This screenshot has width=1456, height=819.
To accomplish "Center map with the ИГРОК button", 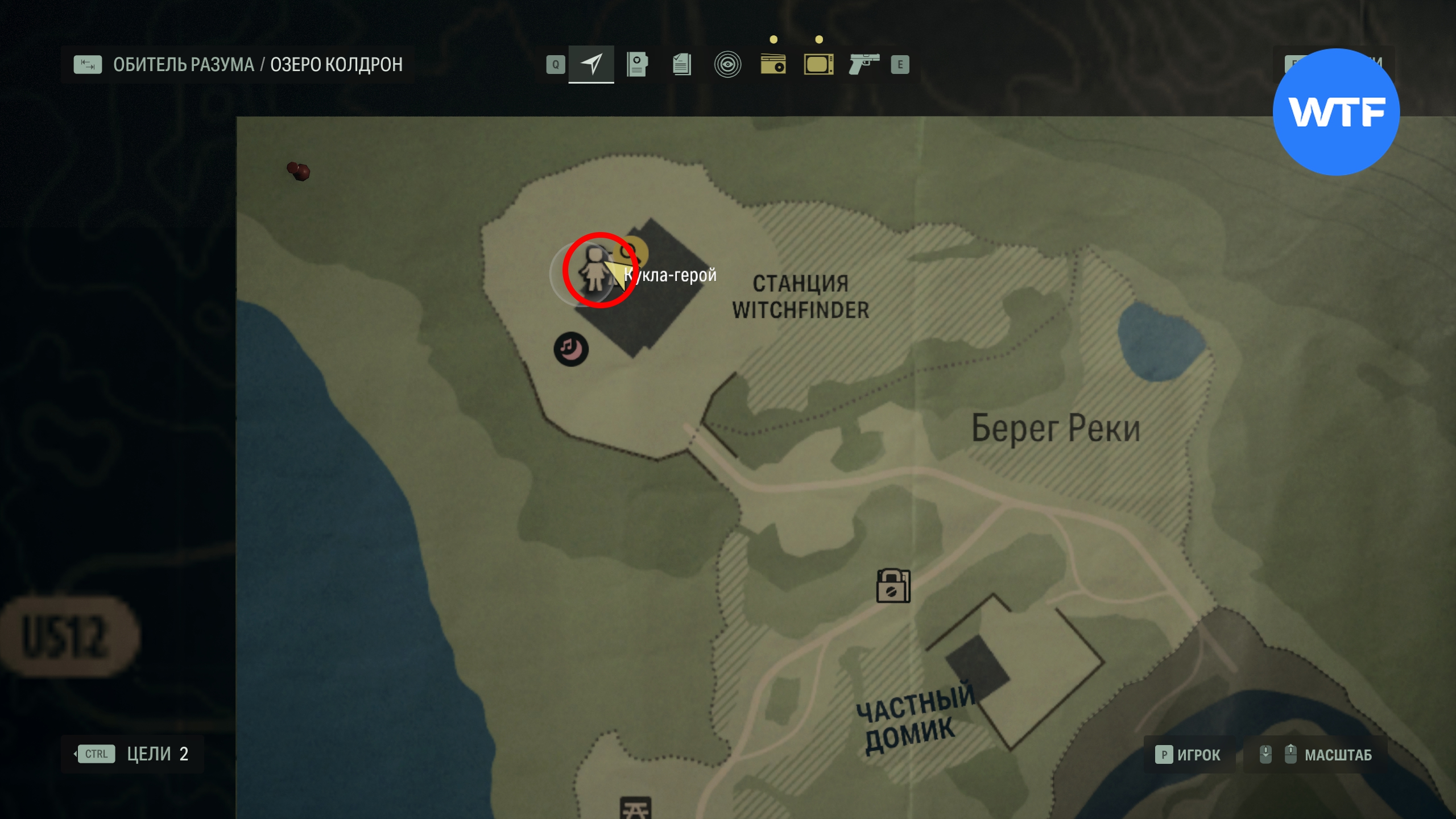I will click(1189, 755).
